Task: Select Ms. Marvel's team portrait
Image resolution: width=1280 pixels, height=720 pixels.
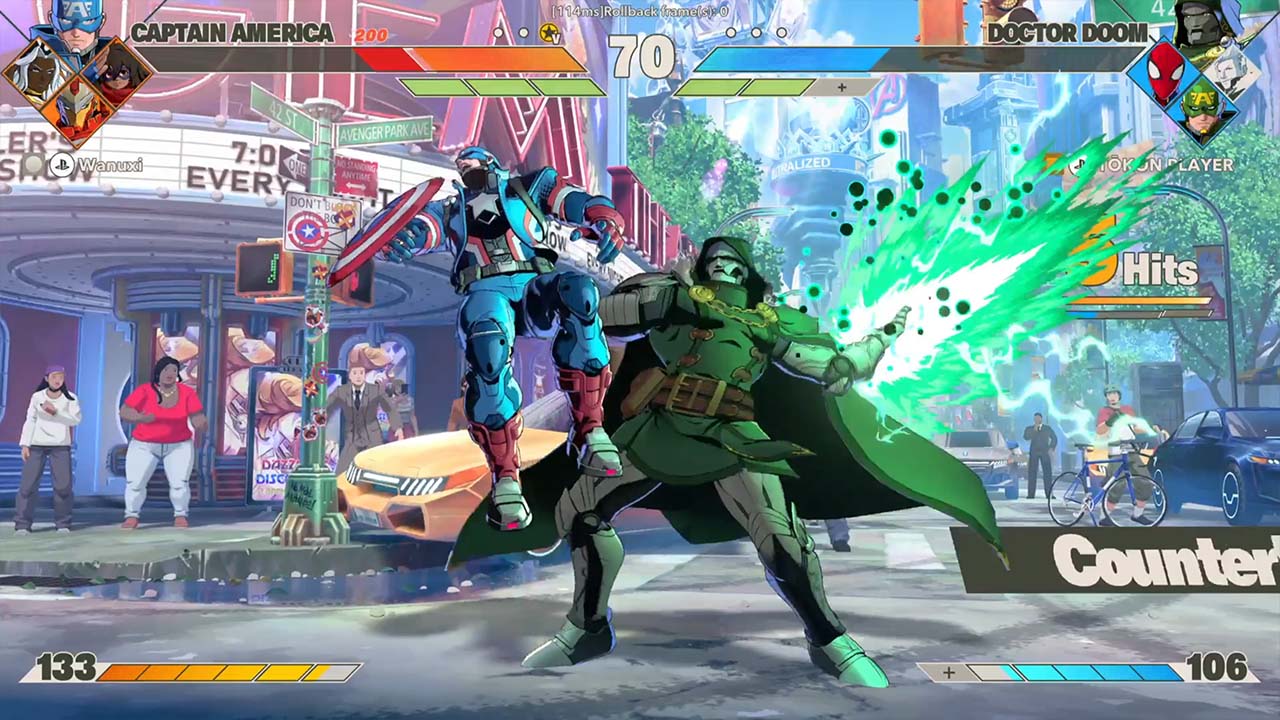Action: (117, 70)
